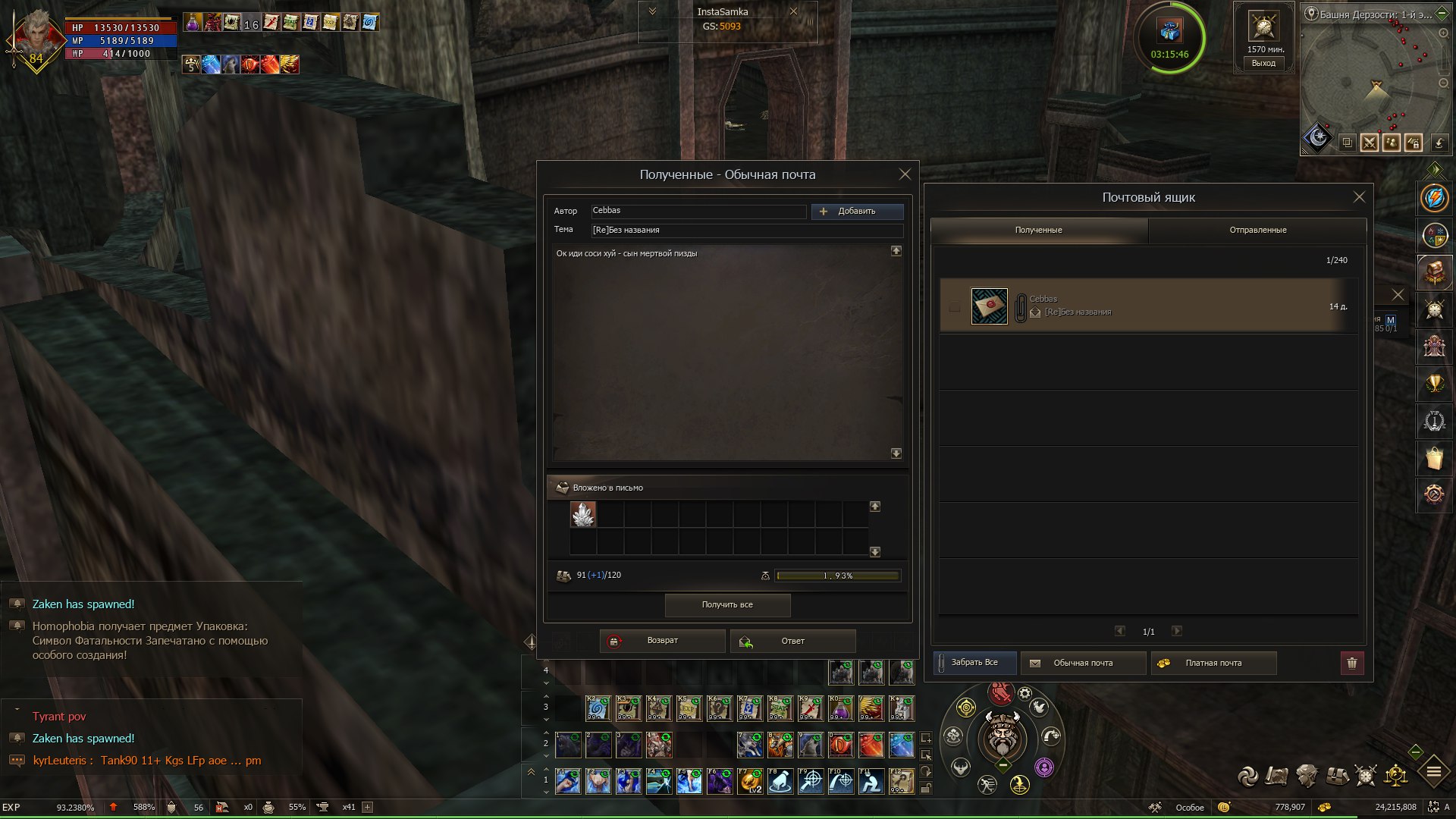
Task: Go to next mailbox page arrow
Action: click(x=1177, y=631)
